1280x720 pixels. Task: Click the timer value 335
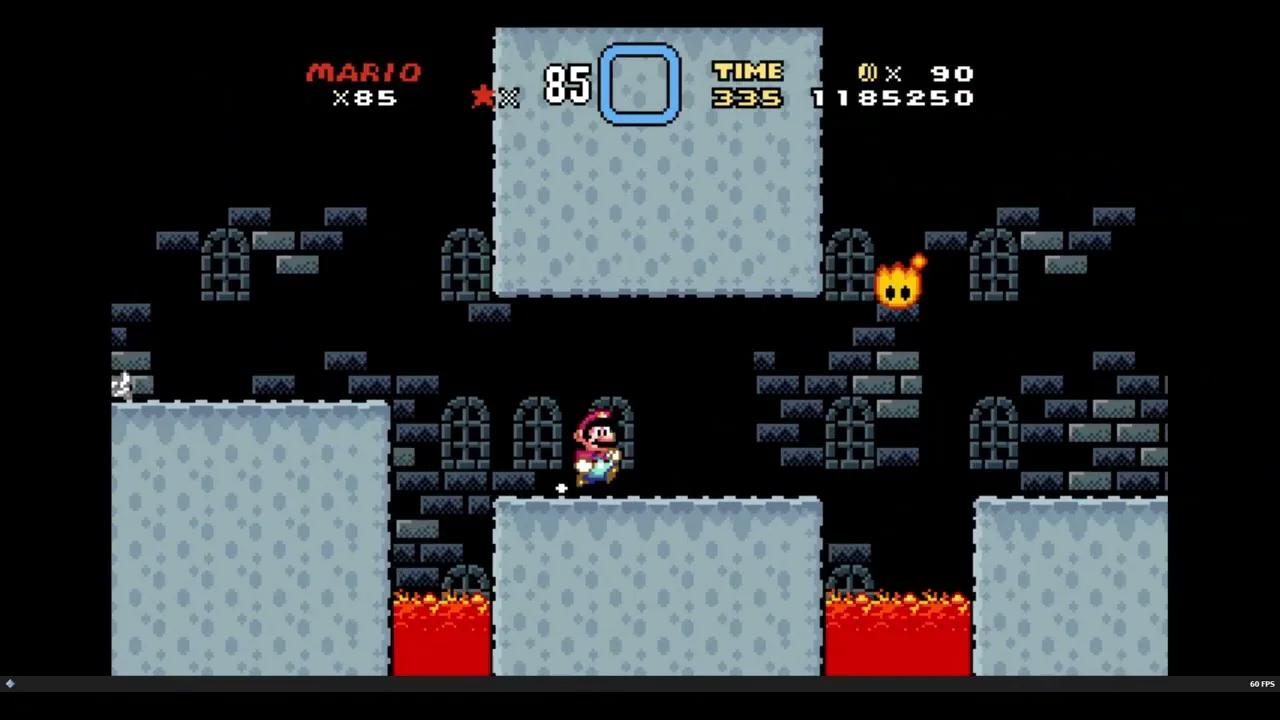point(747,97)
